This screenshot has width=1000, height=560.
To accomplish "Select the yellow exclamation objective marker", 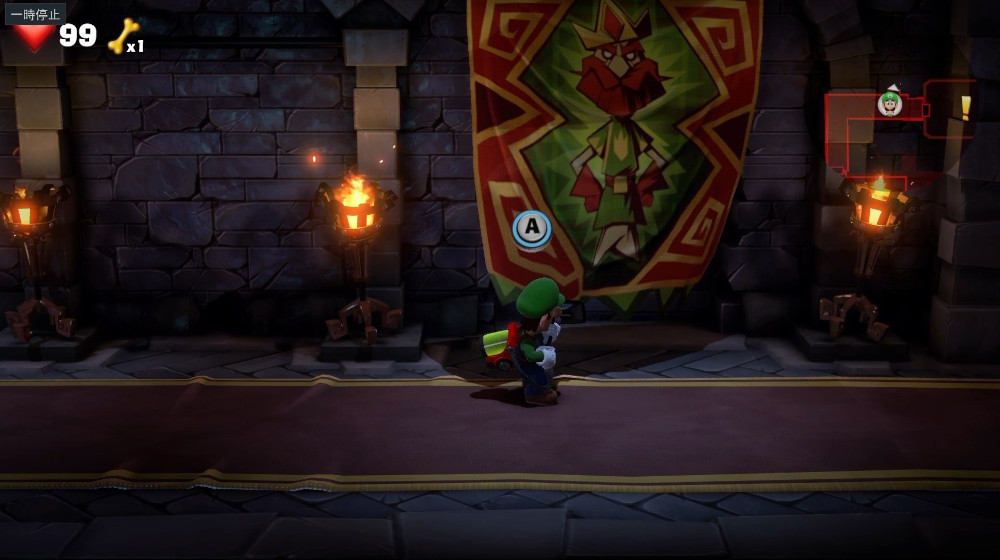I will [x=965, y=107].
